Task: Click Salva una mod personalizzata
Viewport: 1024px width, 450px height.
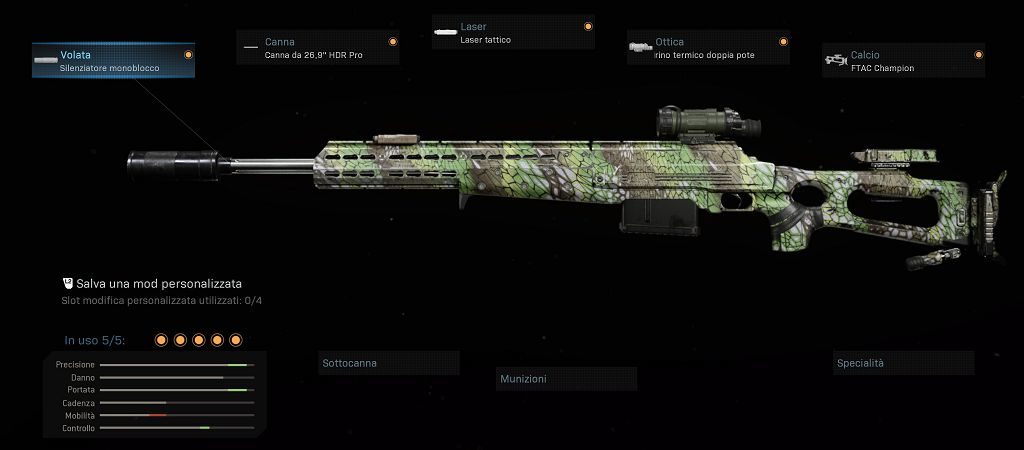Action: (x=151, y=284)
